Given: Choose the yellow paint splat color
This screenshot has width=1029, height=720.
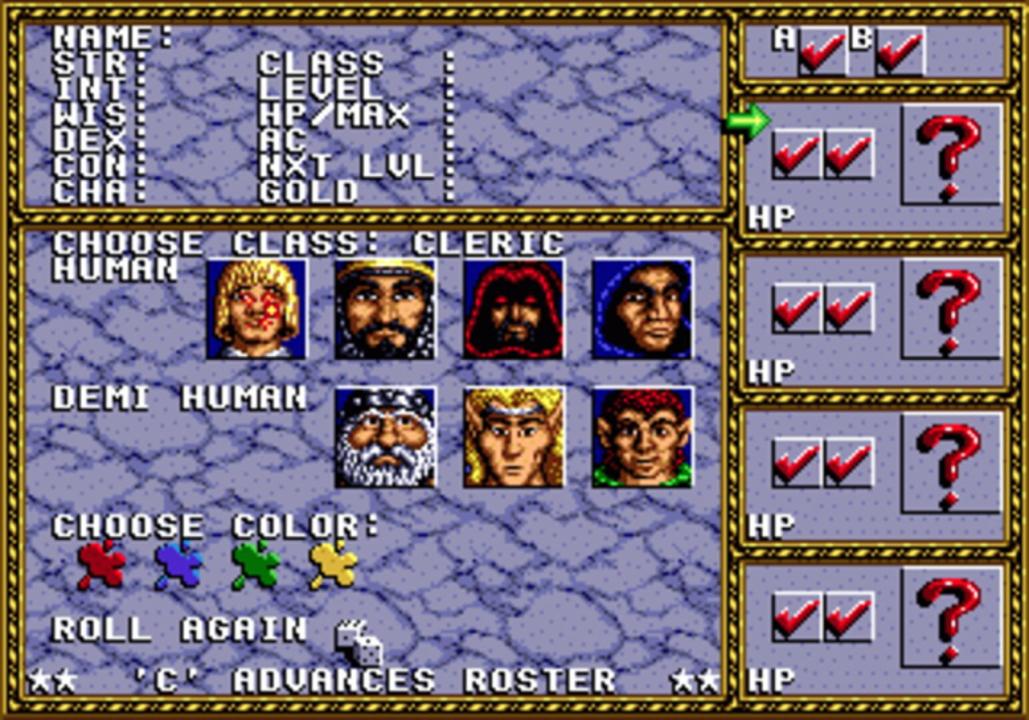Looking at the screenshot, I should [333, 565].
